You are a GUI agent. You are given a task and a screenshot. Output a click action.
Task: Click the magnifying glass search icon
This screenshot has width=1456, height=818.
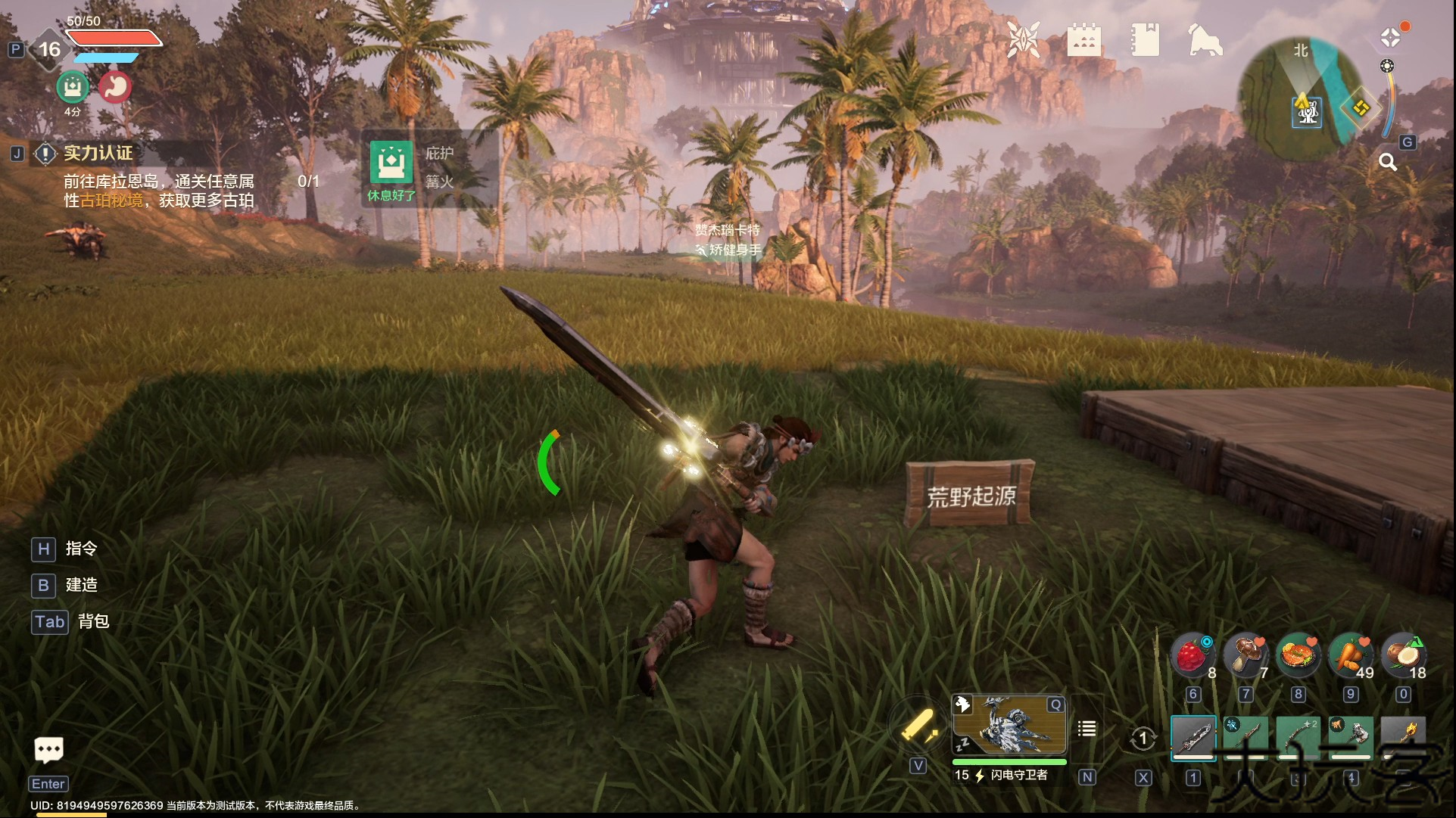(x=1387, y=162)
